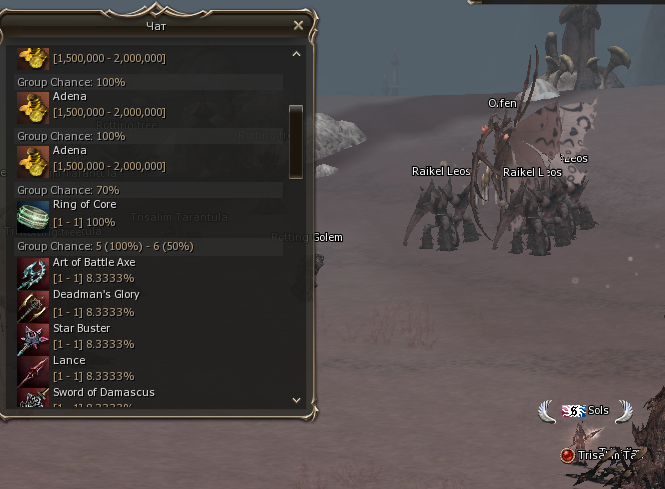665x489 pixels.
Task: Pick the Star Buster item icon
Action: click(x=33, y=337)
